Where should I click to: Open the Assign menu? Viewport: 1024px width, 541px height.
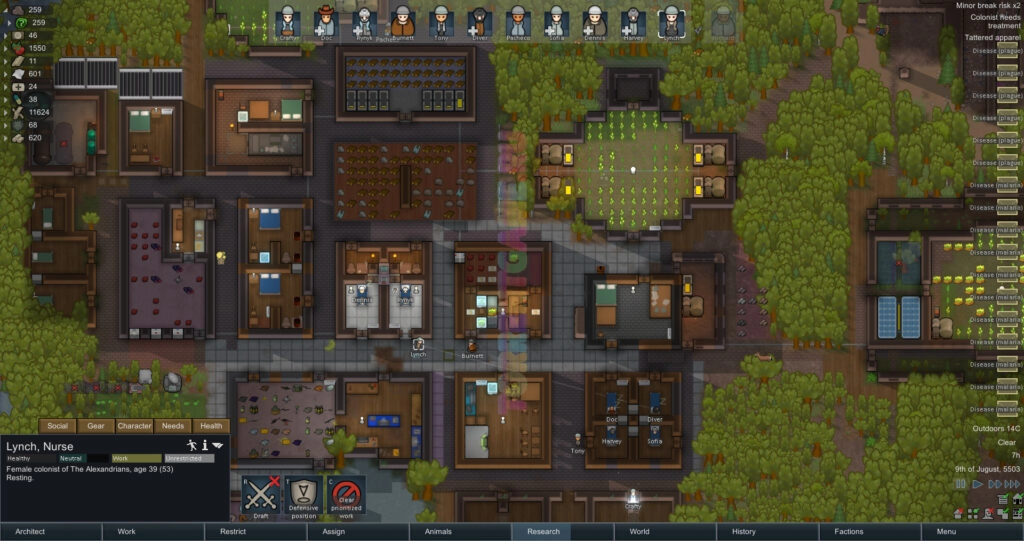pyautogui.click(x=334, y=532)
